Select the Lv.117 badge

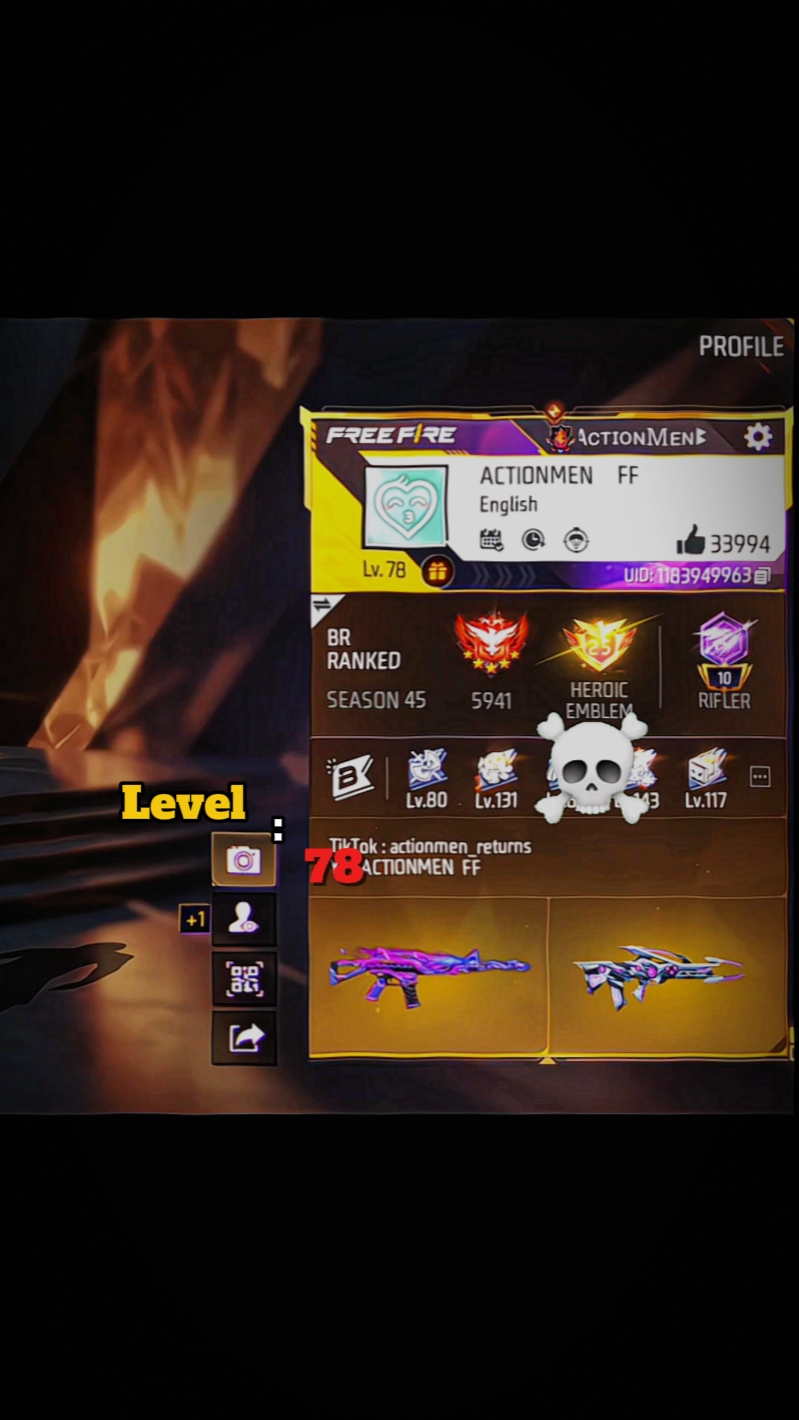(x=706, y=773)
